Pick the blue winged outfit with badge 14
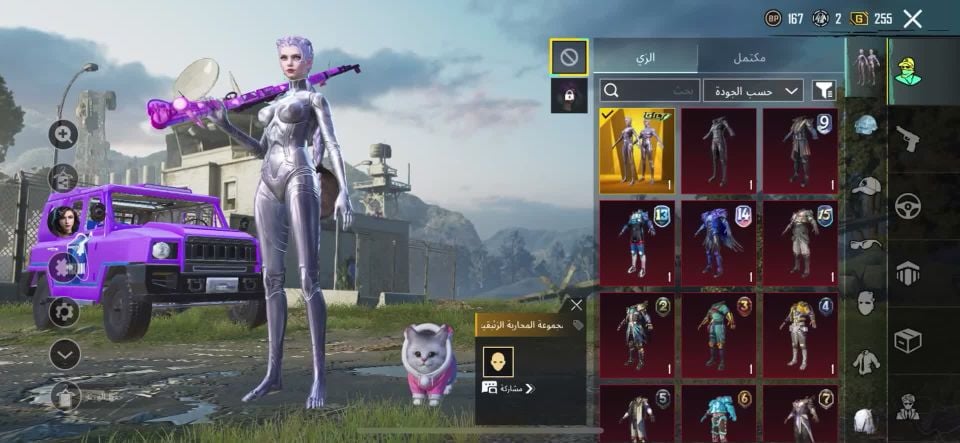This screenshot has width=960, height=443. pyautogui.click(x=719, y=243)
